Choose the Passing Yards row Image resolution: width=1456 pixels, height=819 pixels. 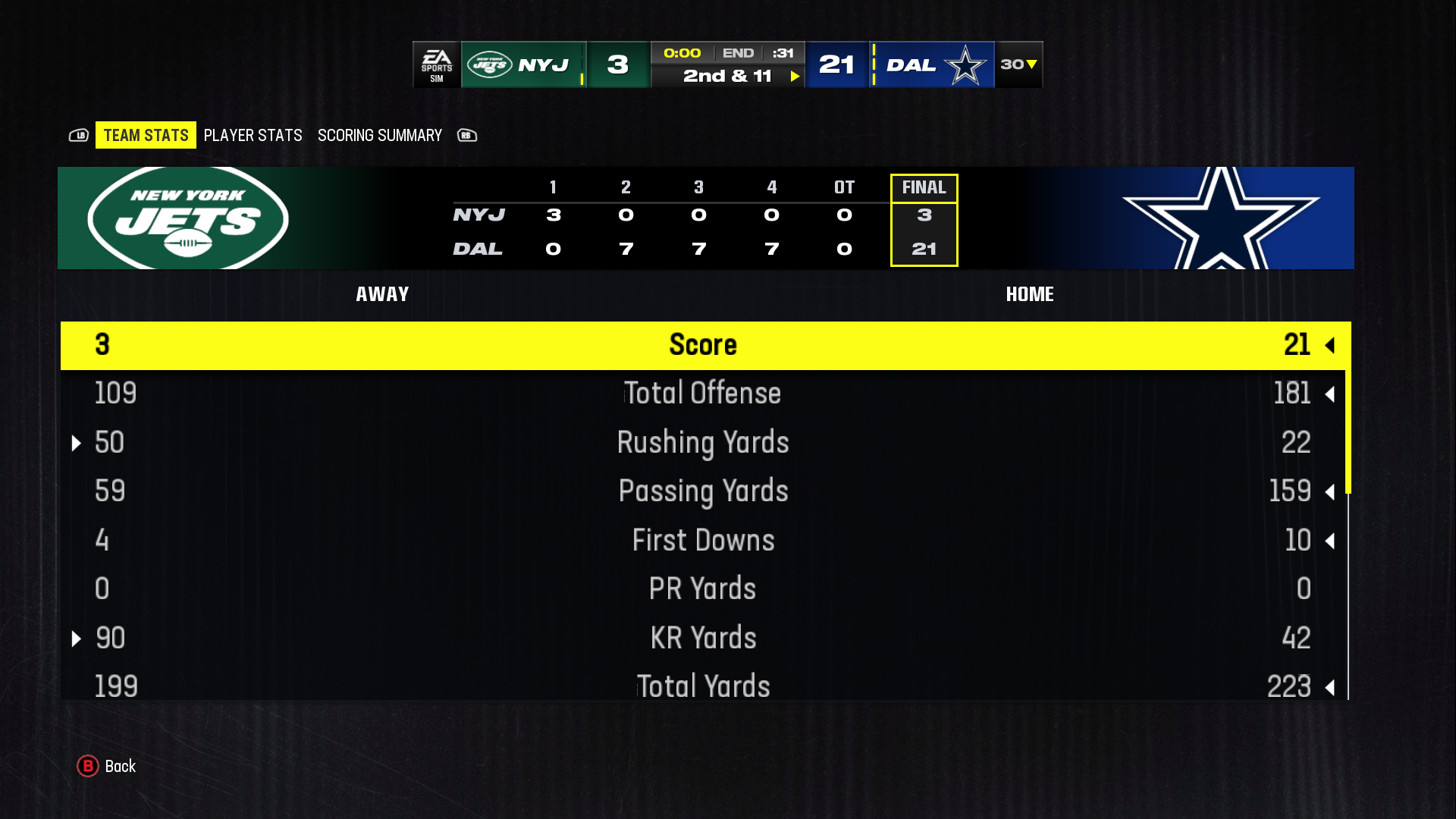tap(703, 491)
